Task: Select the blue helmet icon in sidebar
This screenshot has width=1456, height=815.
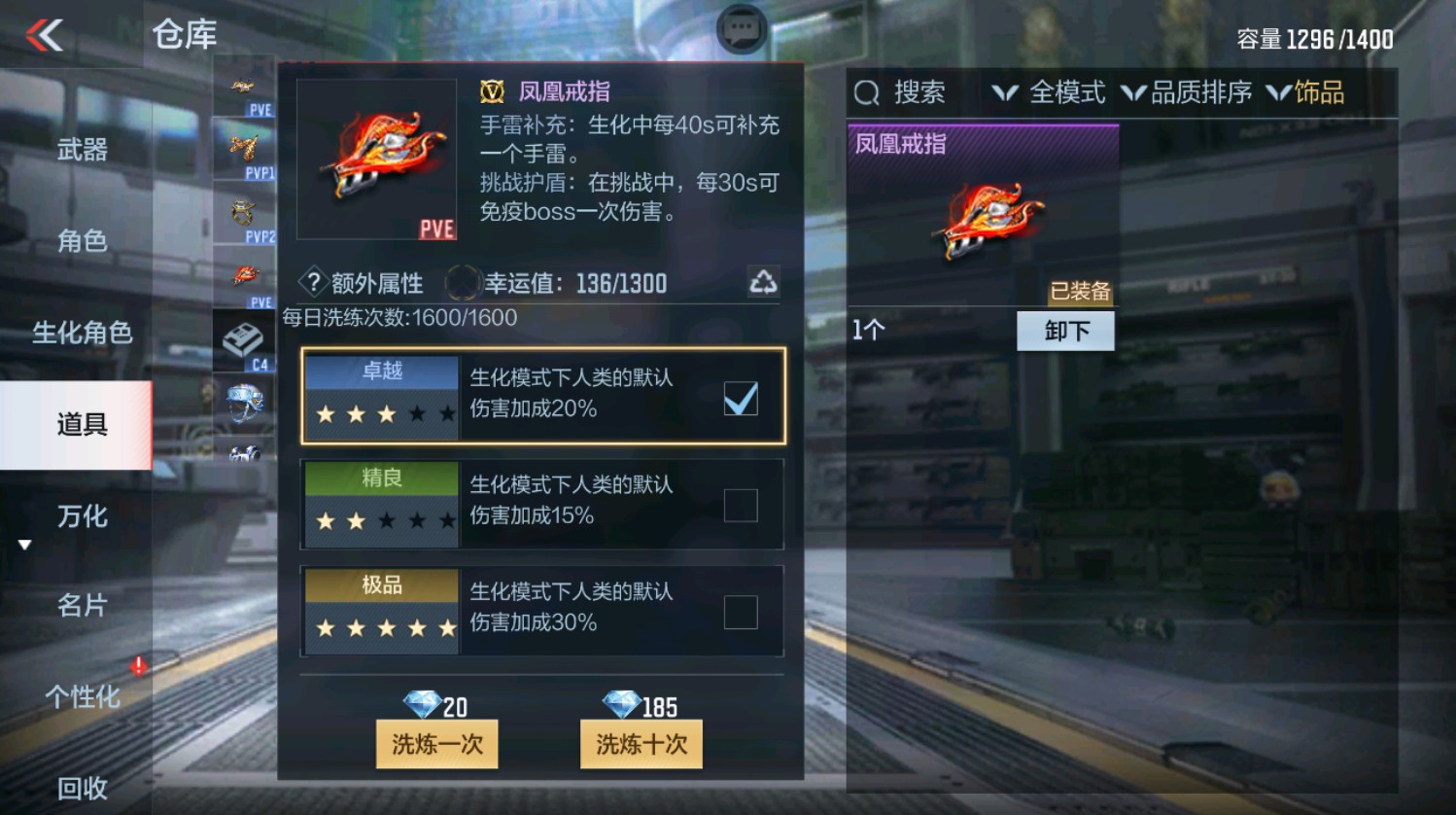Action: tap(245, 401)
